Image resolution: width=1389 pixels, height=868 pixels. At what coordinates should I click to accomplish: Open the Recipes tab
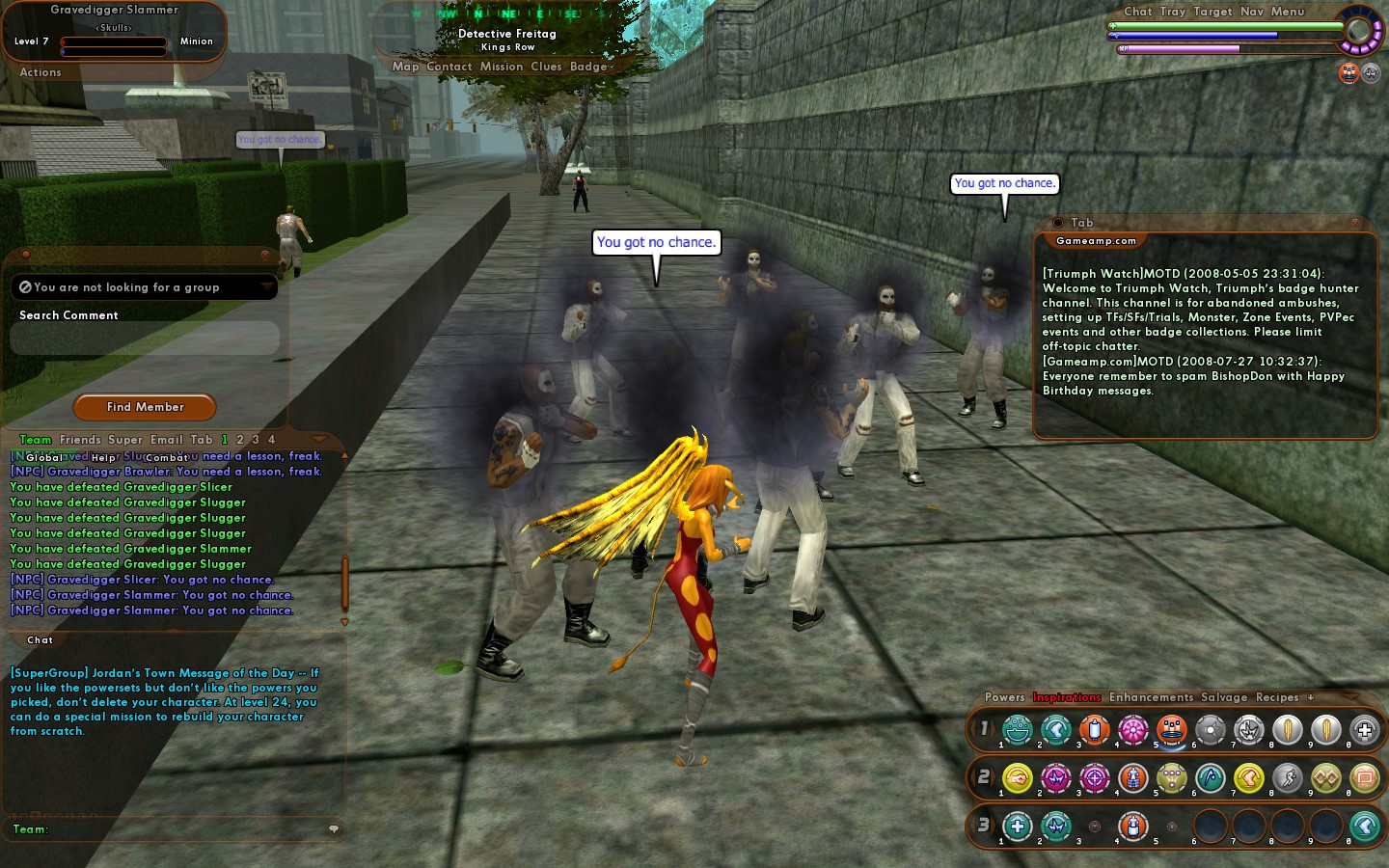point(1277,697)
